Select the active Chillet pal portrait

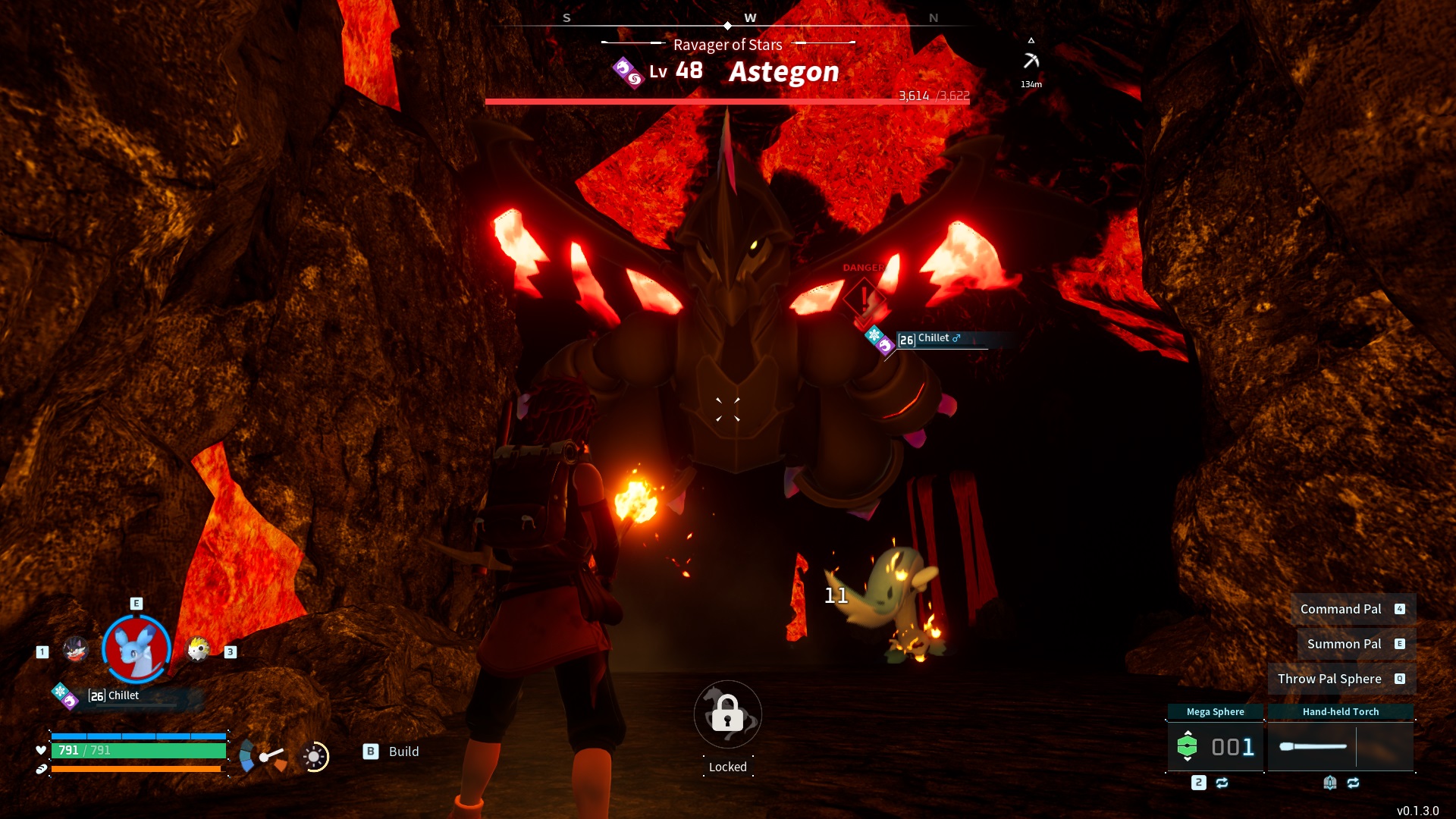point(136,648)
